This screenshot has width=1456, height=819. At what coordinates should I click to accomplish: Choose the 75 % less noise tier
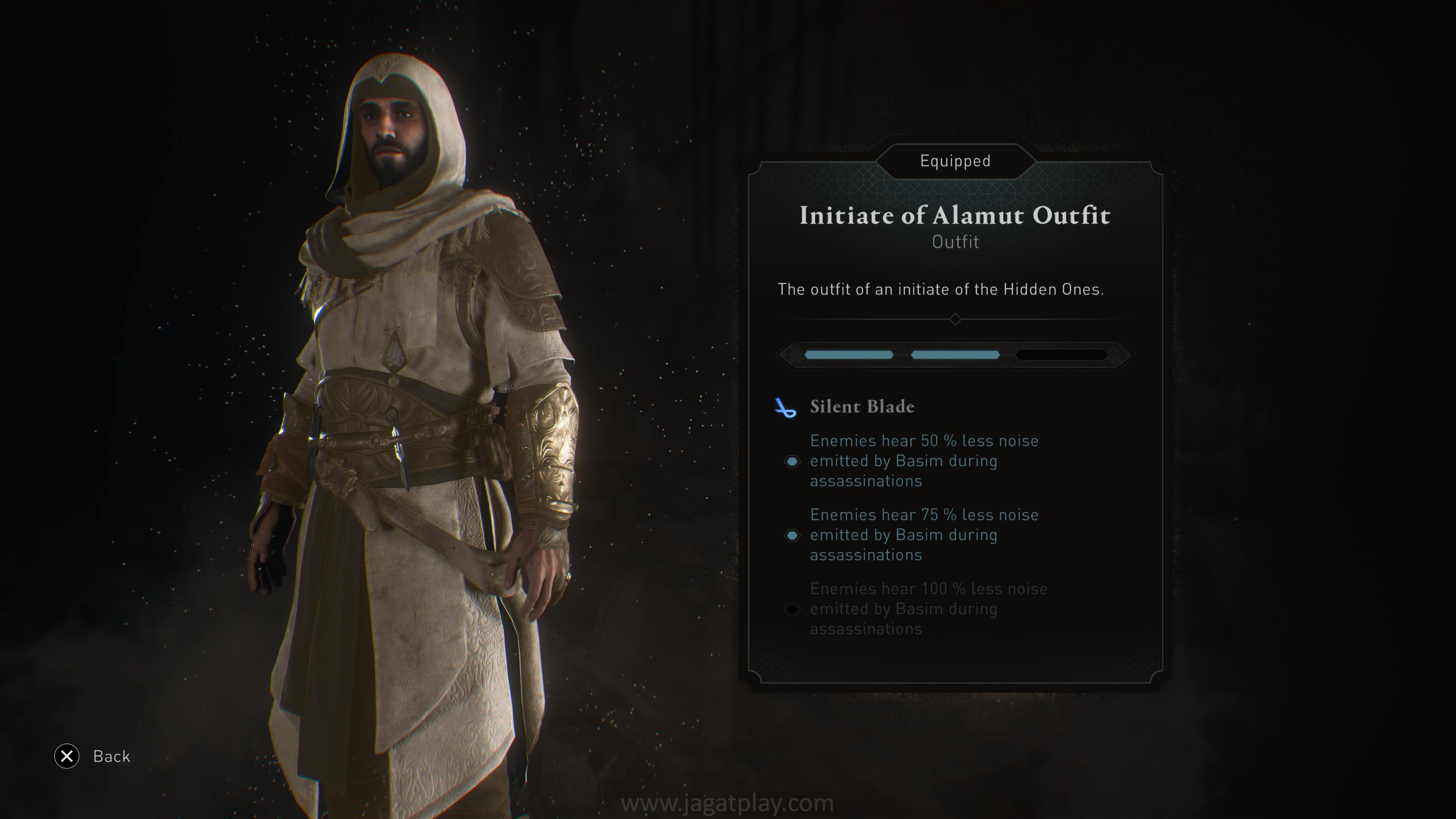(924, 535)
